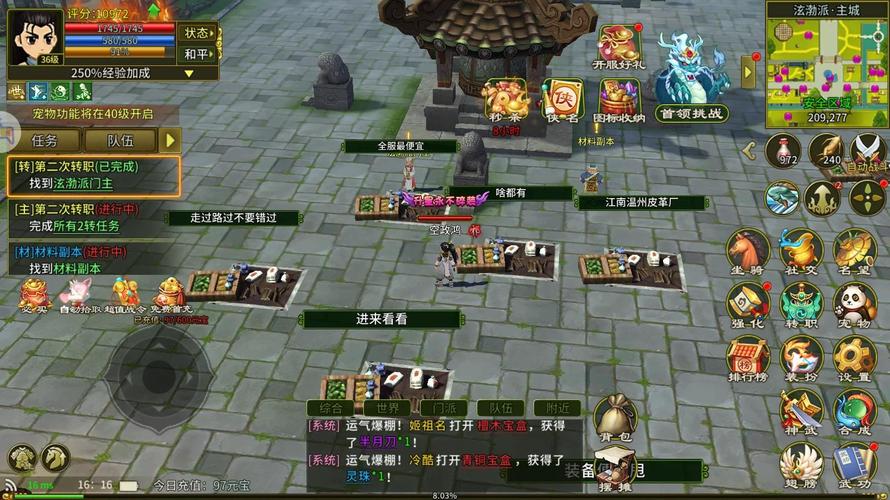Open the 开服好礼 gift event
890x500 pixels.
tap(619, 47)
